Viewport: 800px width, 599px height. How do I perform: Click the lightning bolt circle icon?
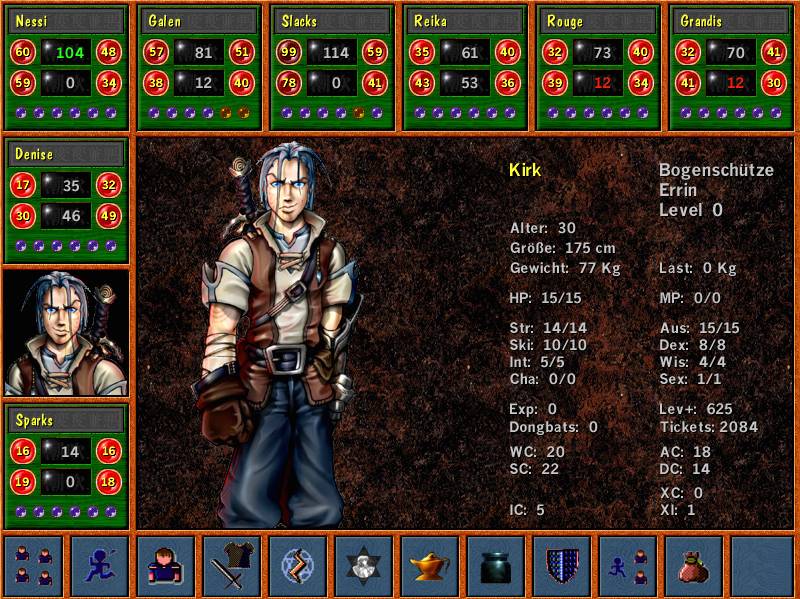[x=298, y=565]
